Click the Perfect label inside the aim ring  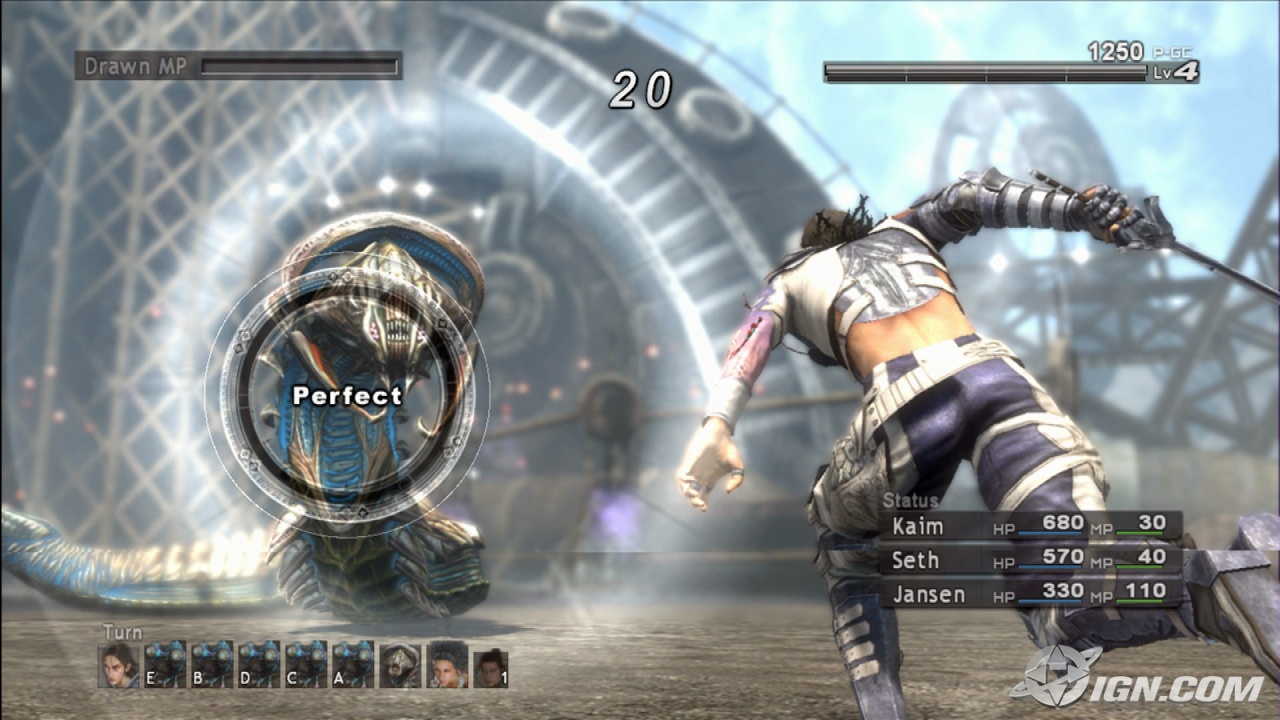point(347,397)
